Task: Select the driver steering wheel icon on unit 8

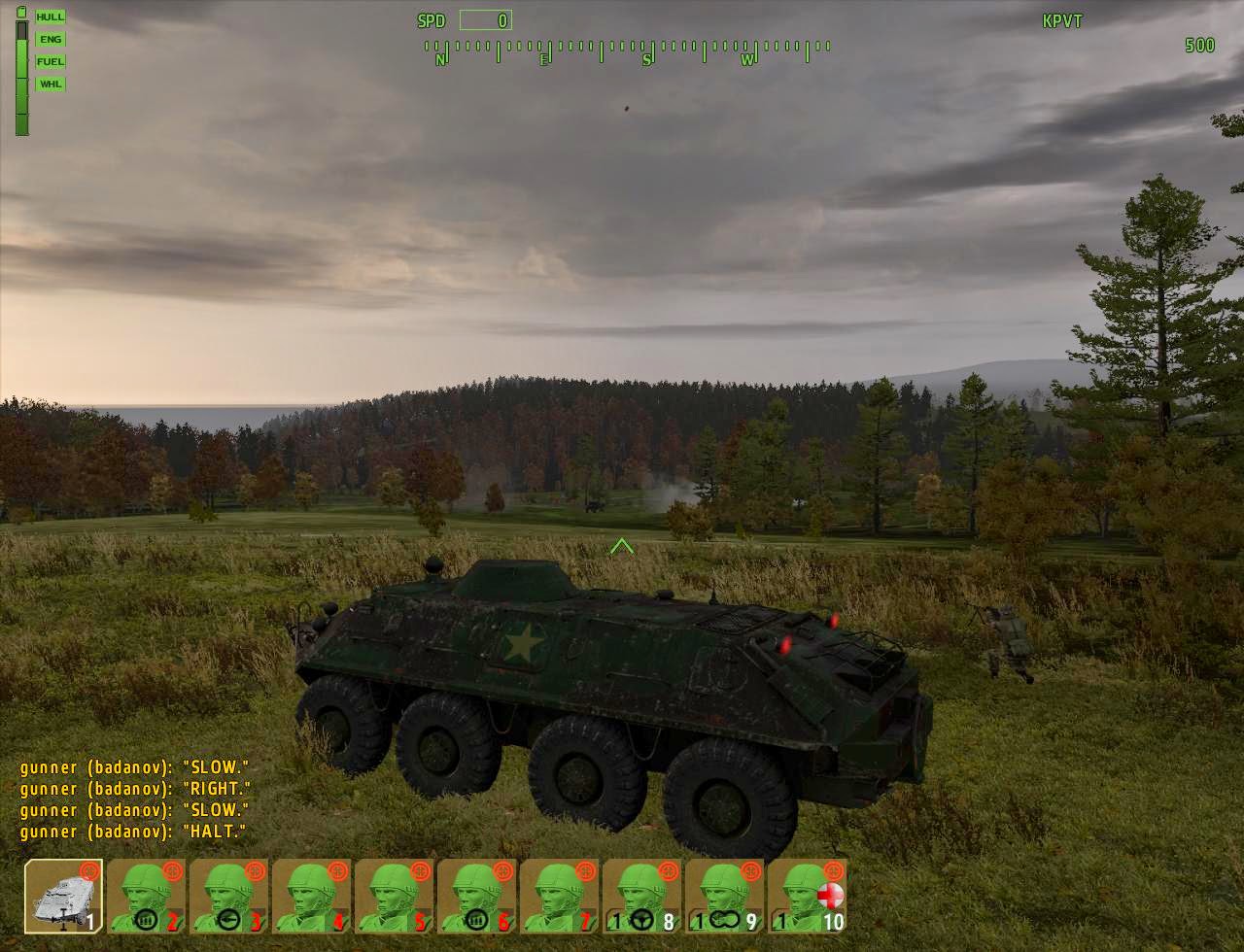Action: point(641,921)
